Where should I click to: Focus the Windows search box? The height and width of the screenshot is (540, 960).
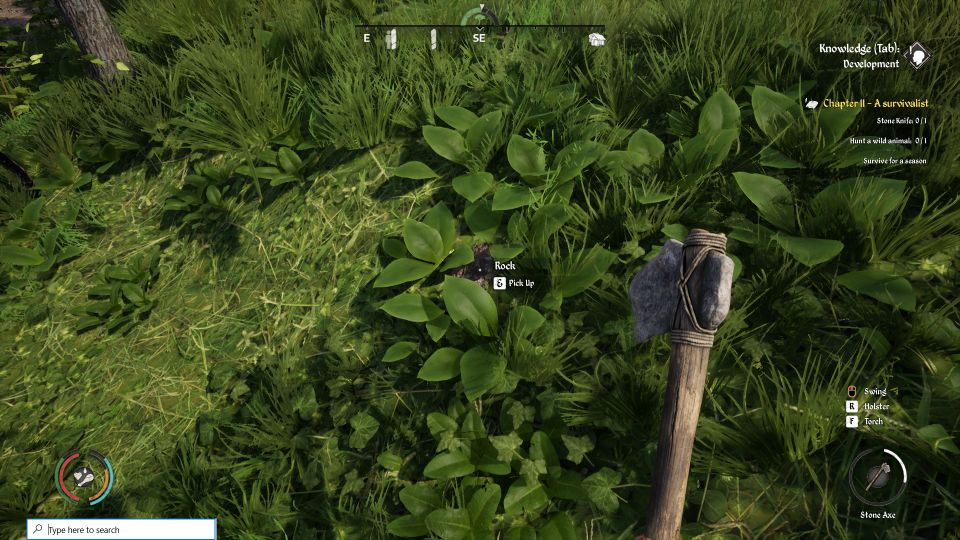click(122, 529)
